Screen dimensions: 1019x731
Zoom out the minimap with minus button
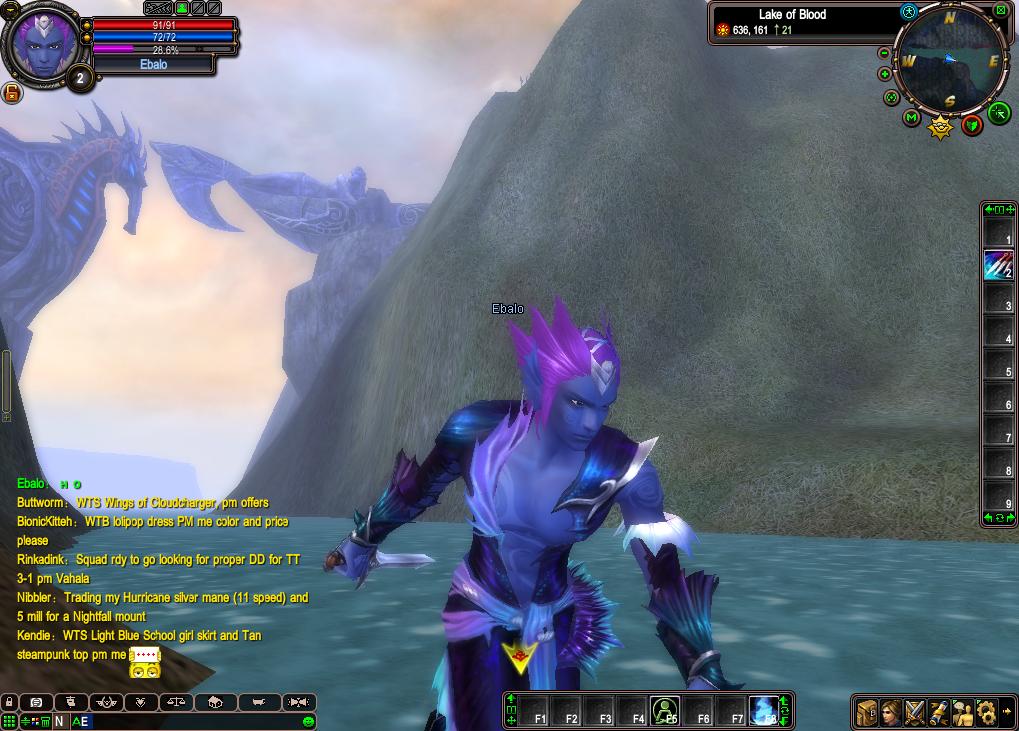click(x=884, y=53)
